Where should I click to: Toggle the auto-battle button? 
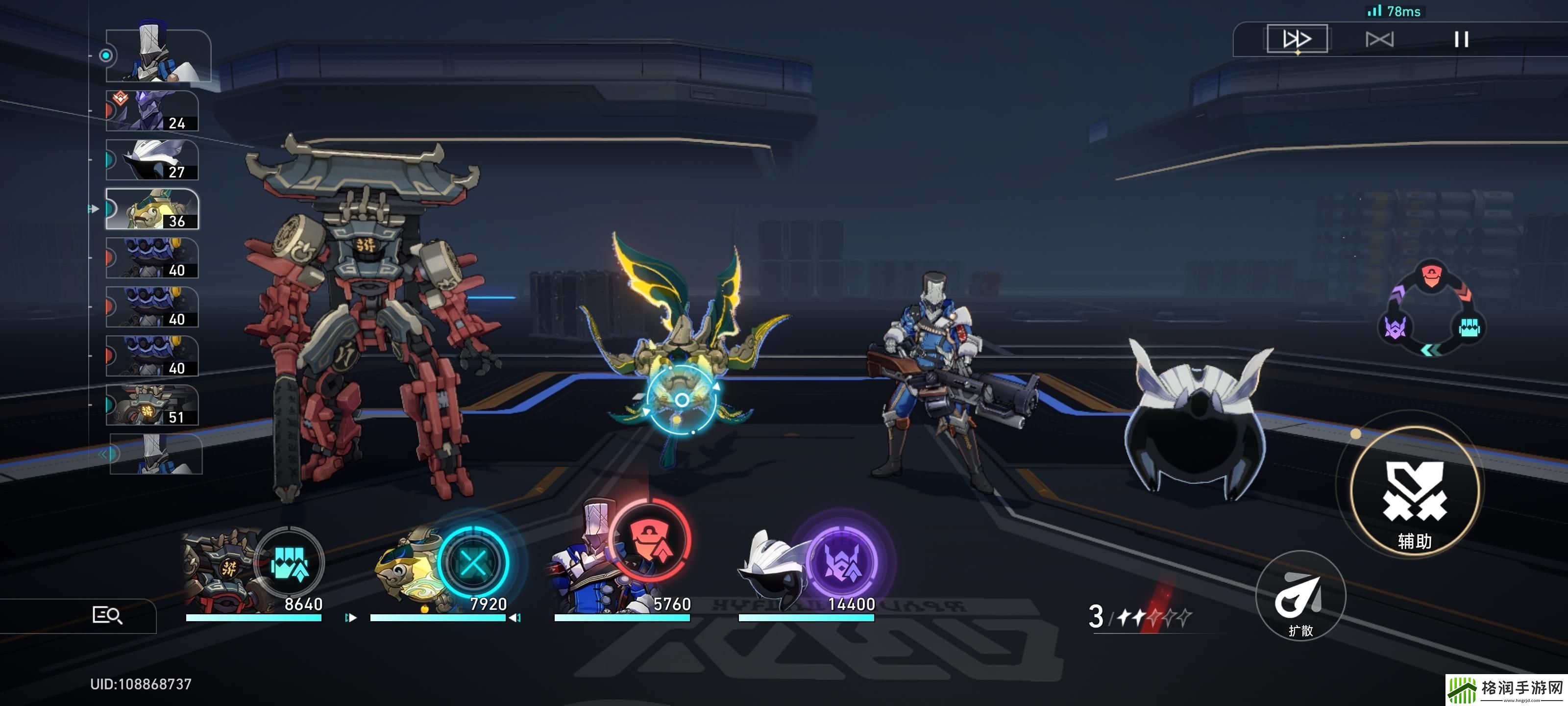[1379, 40]
